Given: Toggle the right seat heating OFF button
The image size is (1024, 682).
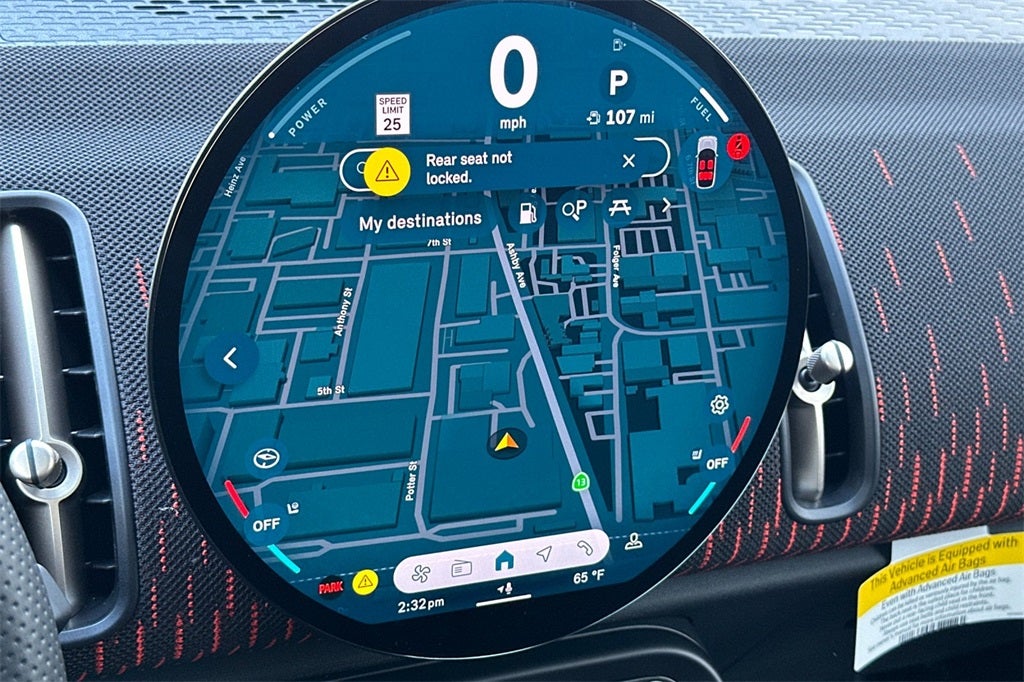Looking at the screenshot, I should click(x=715, y=463).
